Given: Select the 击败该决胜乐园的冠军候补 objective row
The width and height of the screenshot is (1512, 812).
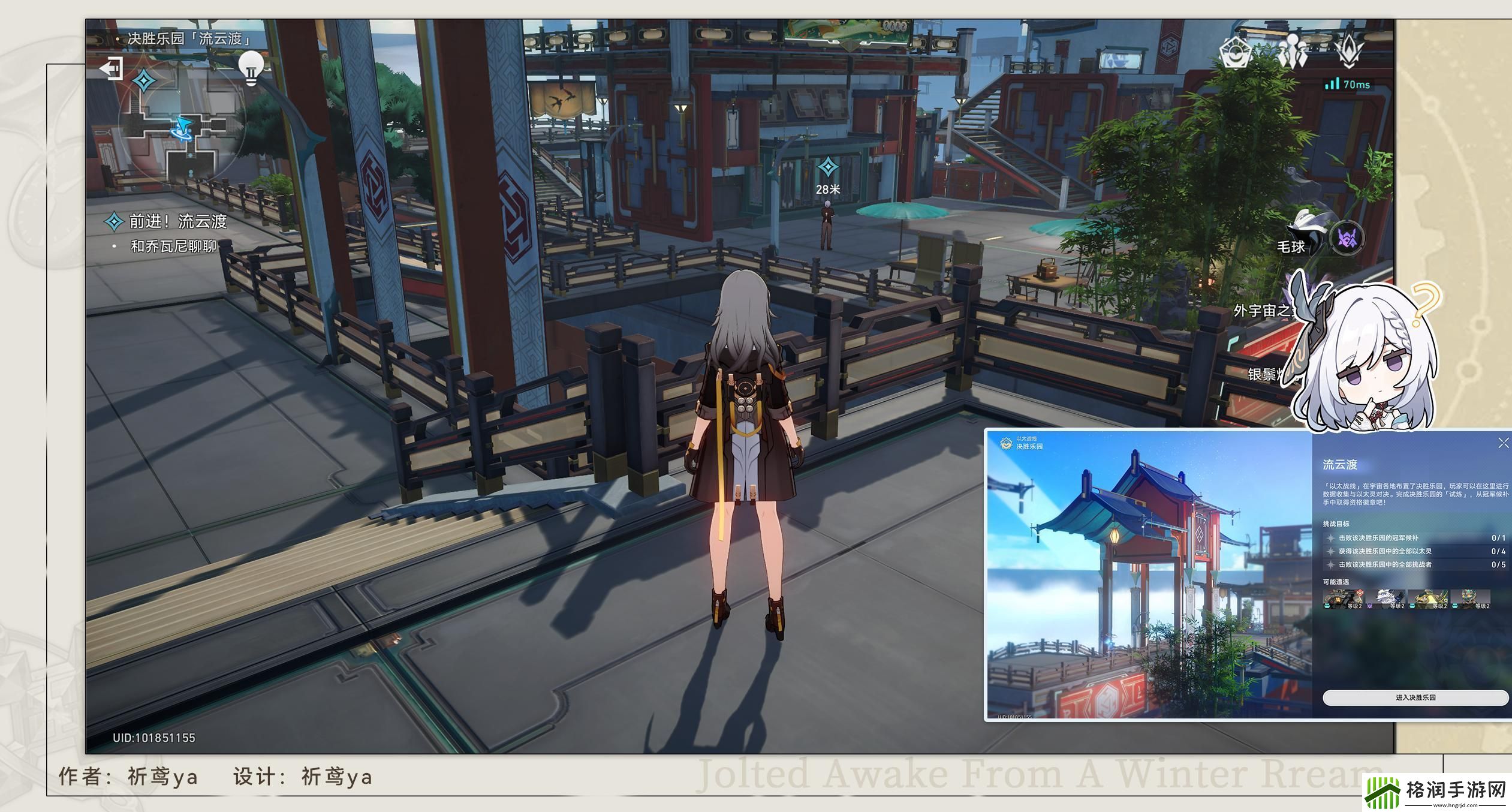Looking at the screenshot, I should tap(1415, 538).
